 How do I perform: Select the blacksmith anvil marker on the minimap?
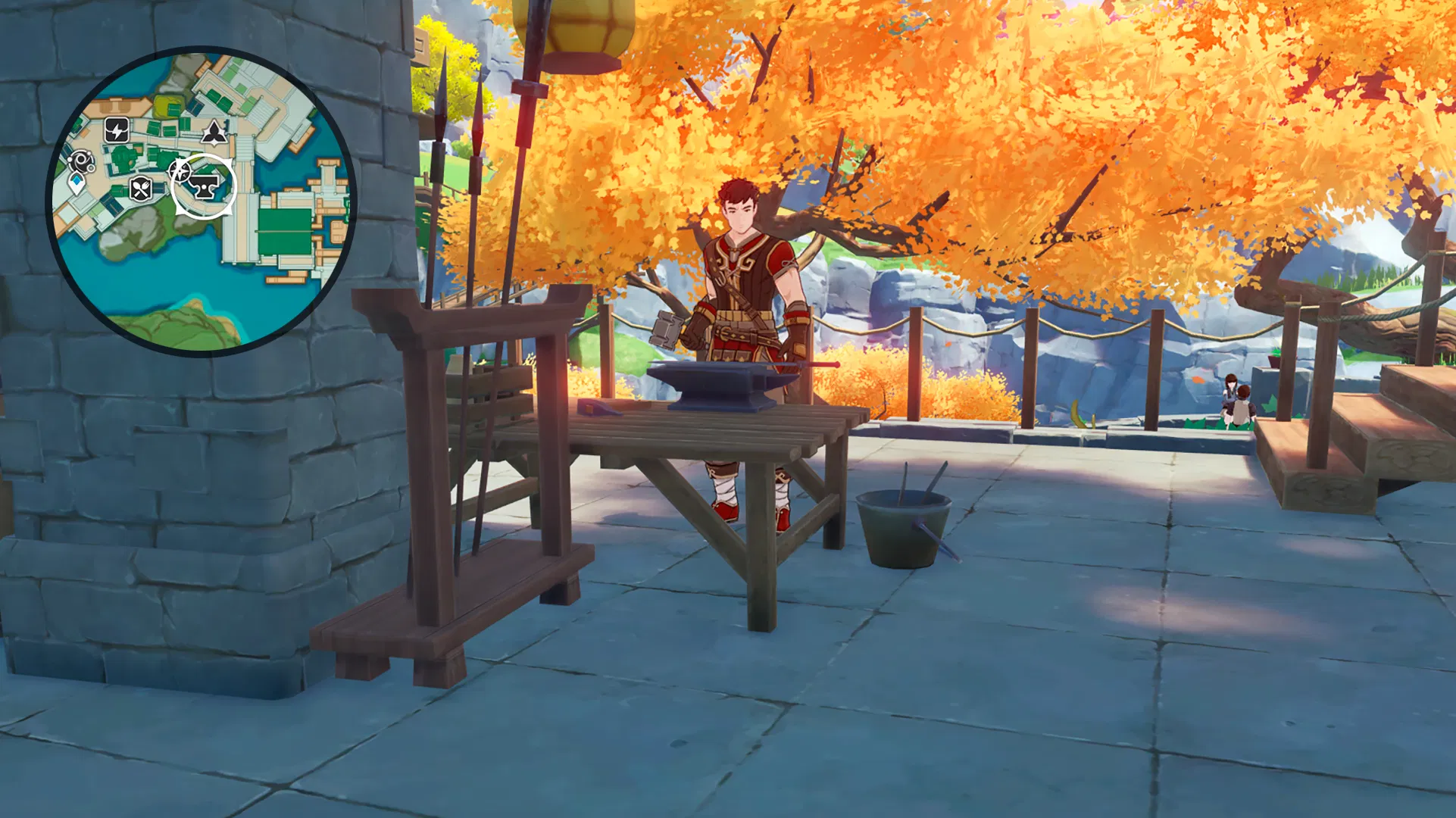click(204, 185)
